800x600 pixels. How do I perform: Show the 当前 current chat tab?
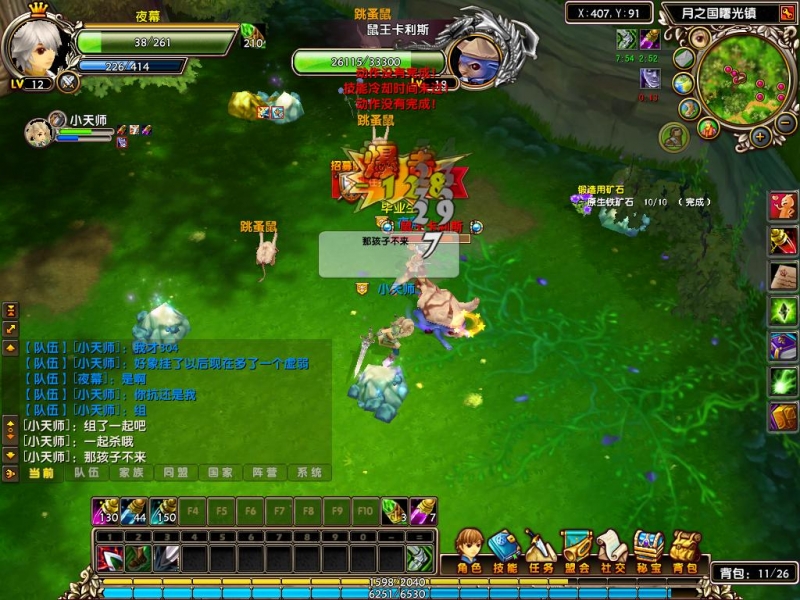[x=40, y=473]
